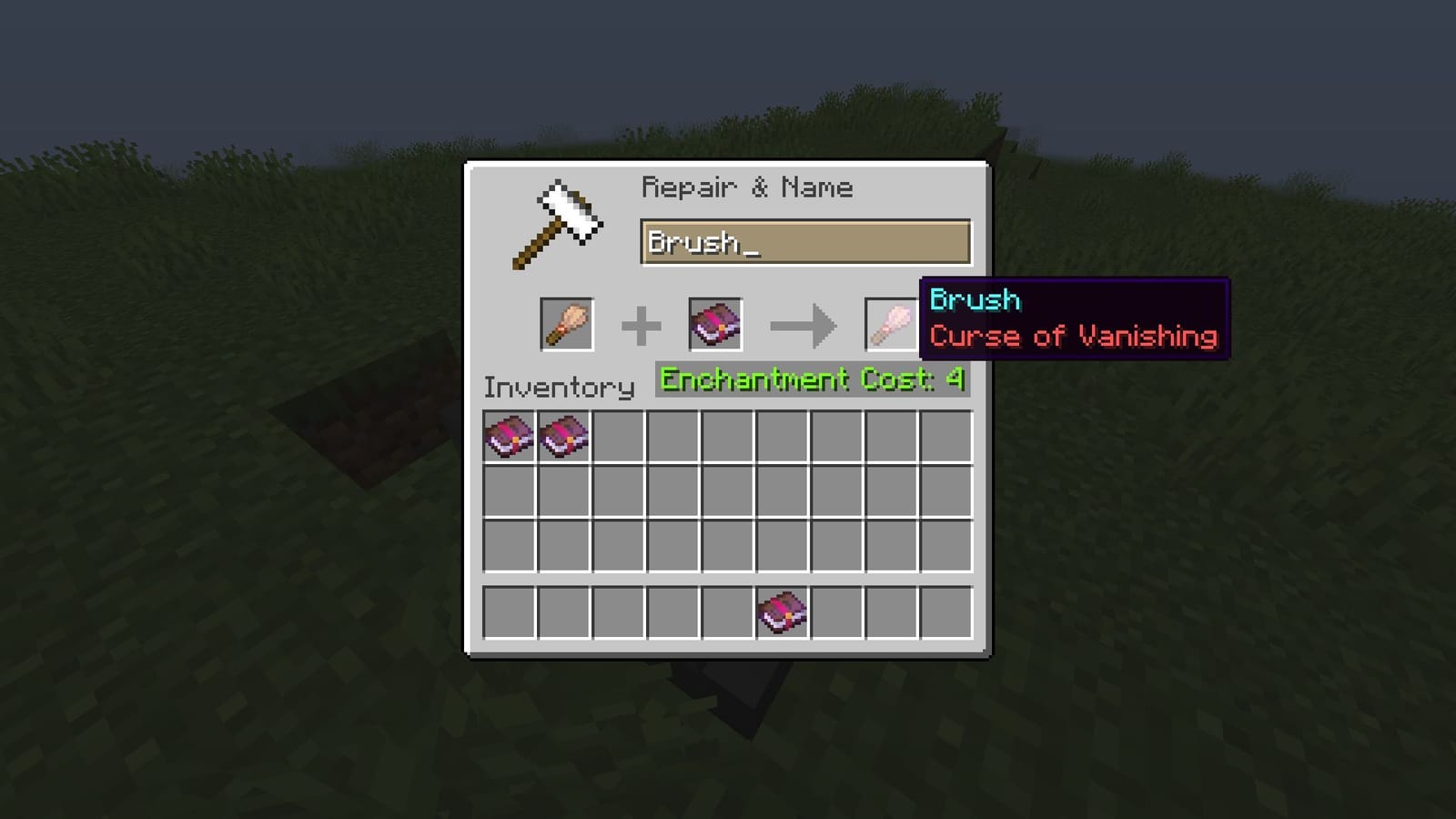The height and width of the screenshot is (819, 1456).
Task: Click the Repair & Name header
Action: pos(747,187)
